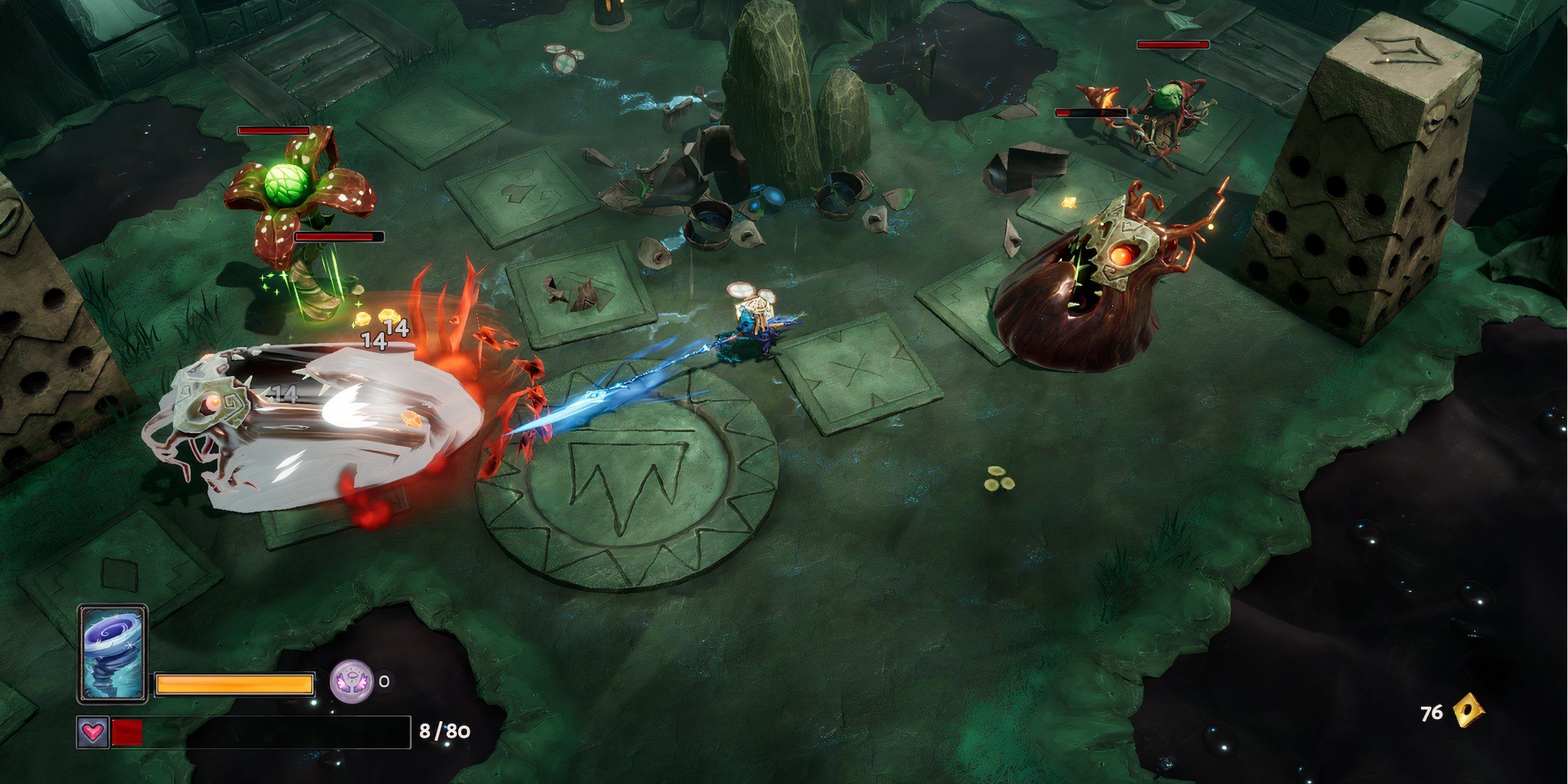Click the orange experience bar
Screen dimensions: 1568x784
tap(235, 682)
